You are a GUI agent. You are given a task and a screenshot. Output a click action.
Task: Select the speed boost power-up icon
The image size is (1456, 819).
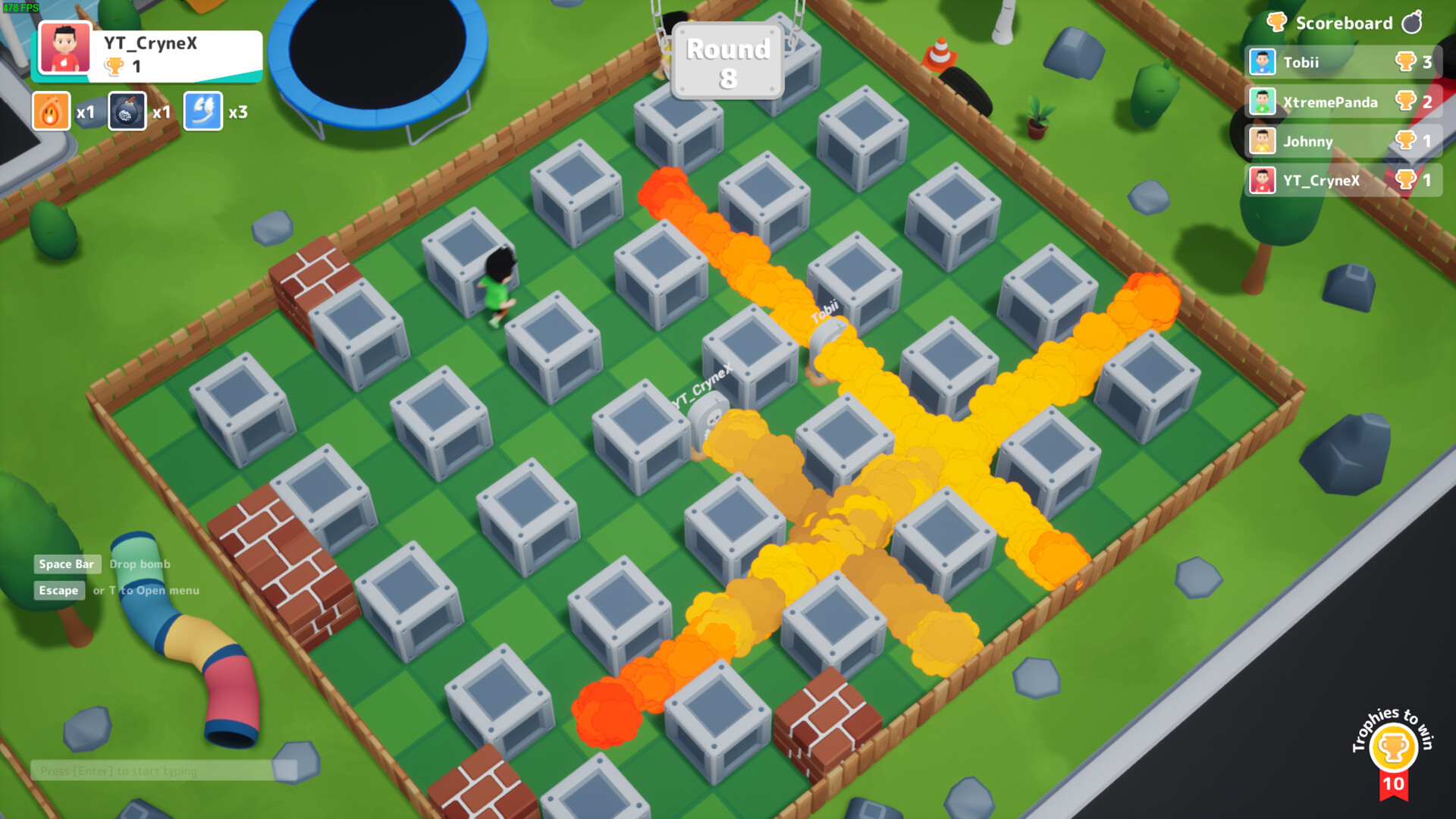pyautogui.click(x=202, y=111)
